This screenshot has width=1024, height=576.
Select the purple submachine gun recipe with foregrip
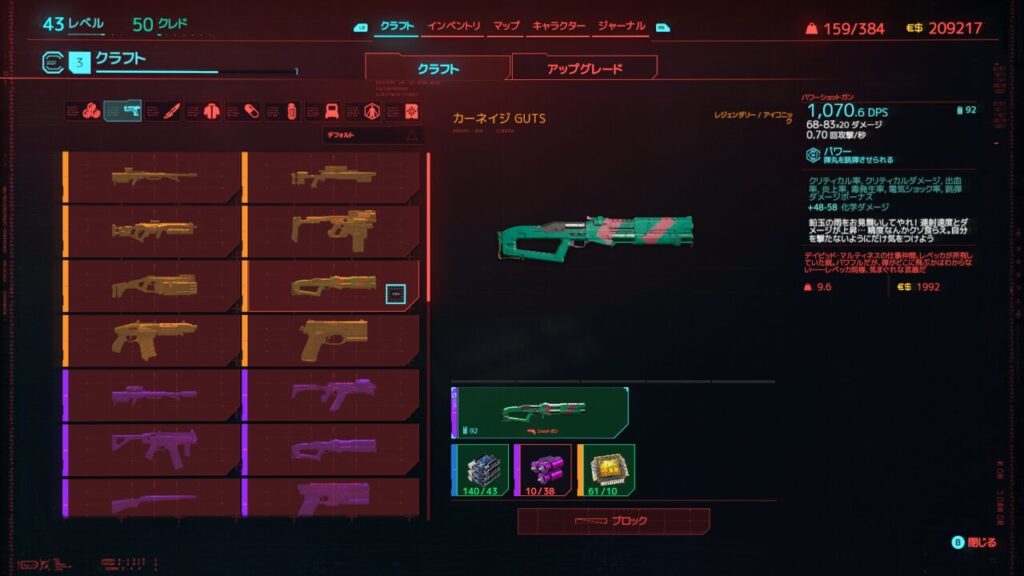pos(331,395)
